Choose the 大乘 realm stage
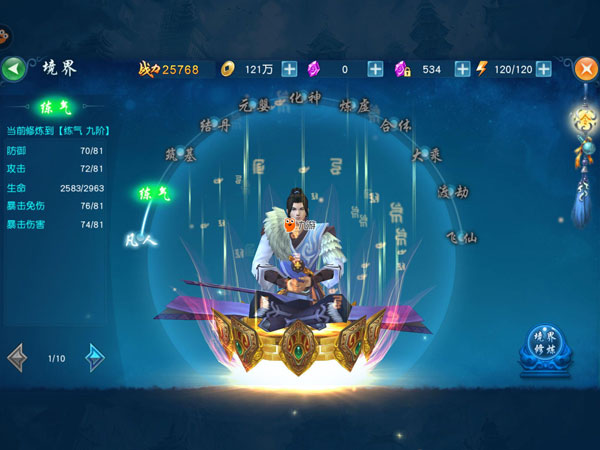 (427, 156)
